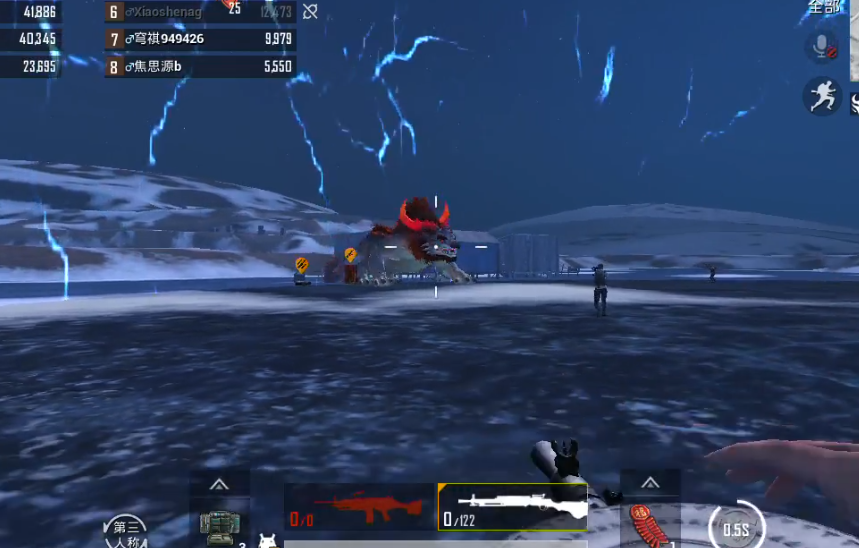Switch view with the 第三人称 button
Viewport: 859px width, 548px height.
tap(127, 530)
